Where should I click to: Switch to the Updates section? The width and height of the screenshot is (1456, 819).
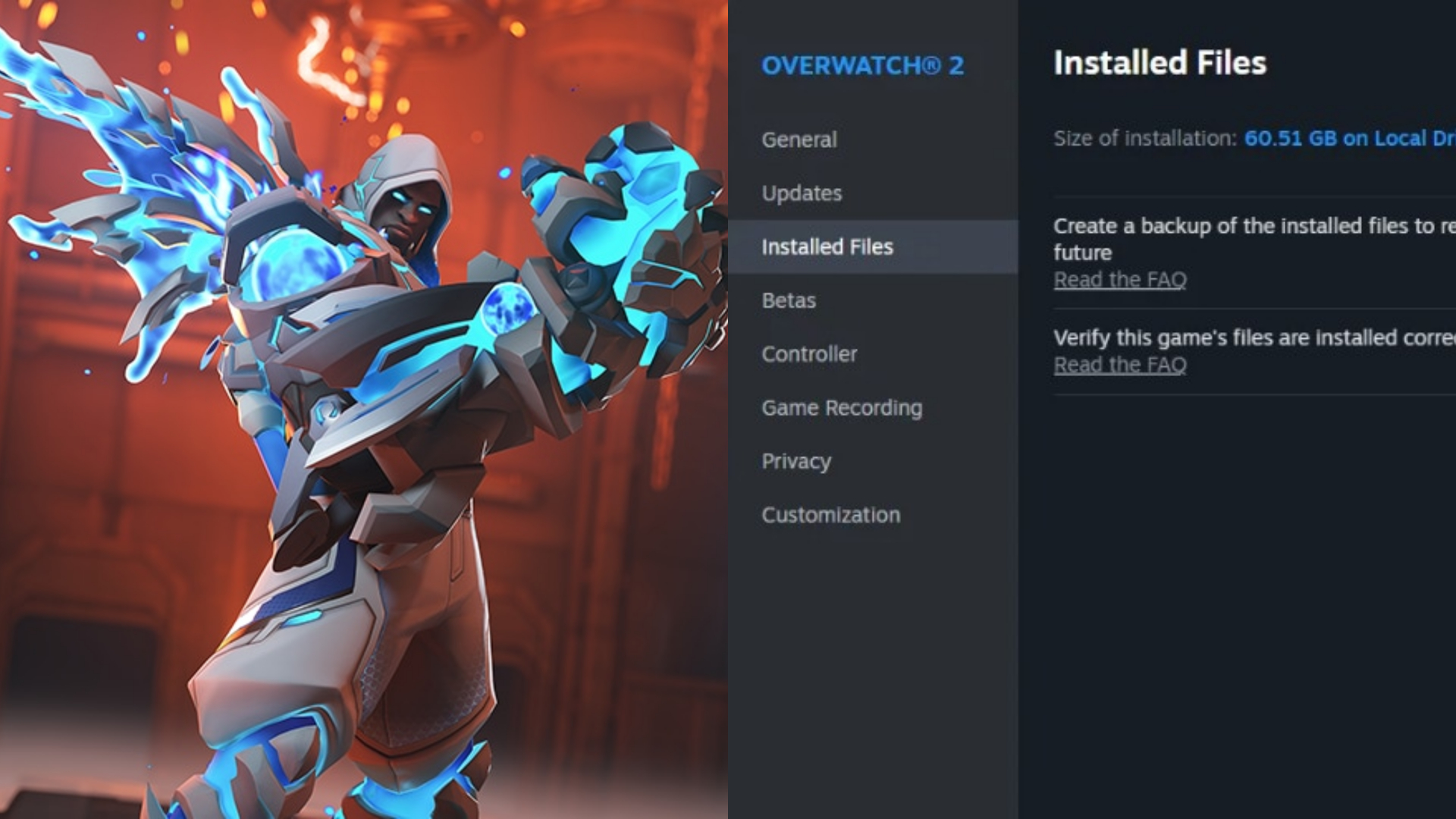pos(801,193)
